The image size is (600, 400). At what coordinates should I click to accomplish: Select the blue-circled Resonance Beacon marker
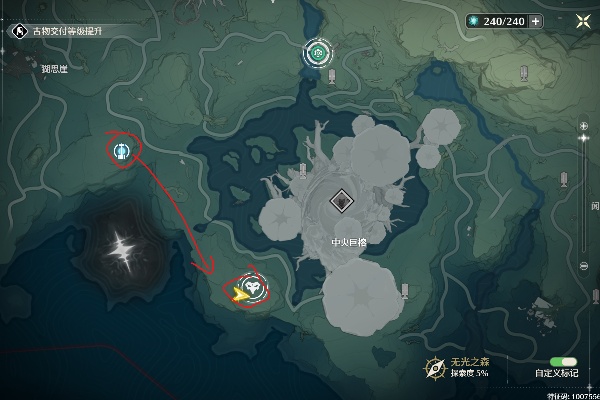pos(122,151)
